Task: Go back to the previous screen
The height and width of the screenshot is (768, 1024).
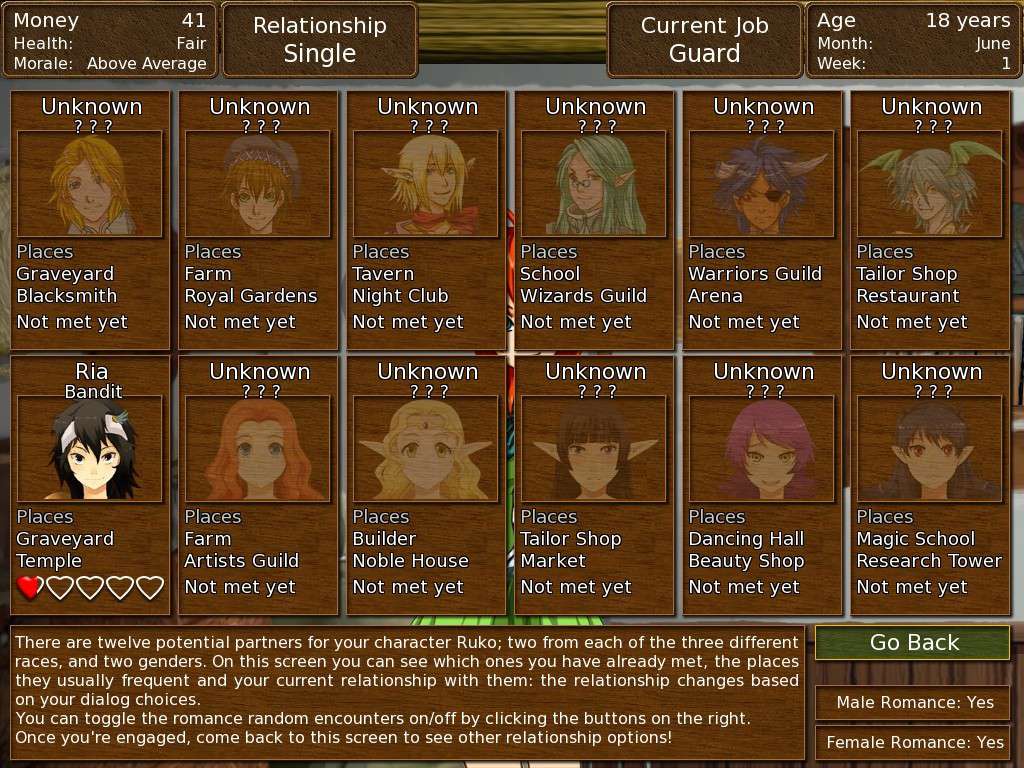Action: point(913,642)
